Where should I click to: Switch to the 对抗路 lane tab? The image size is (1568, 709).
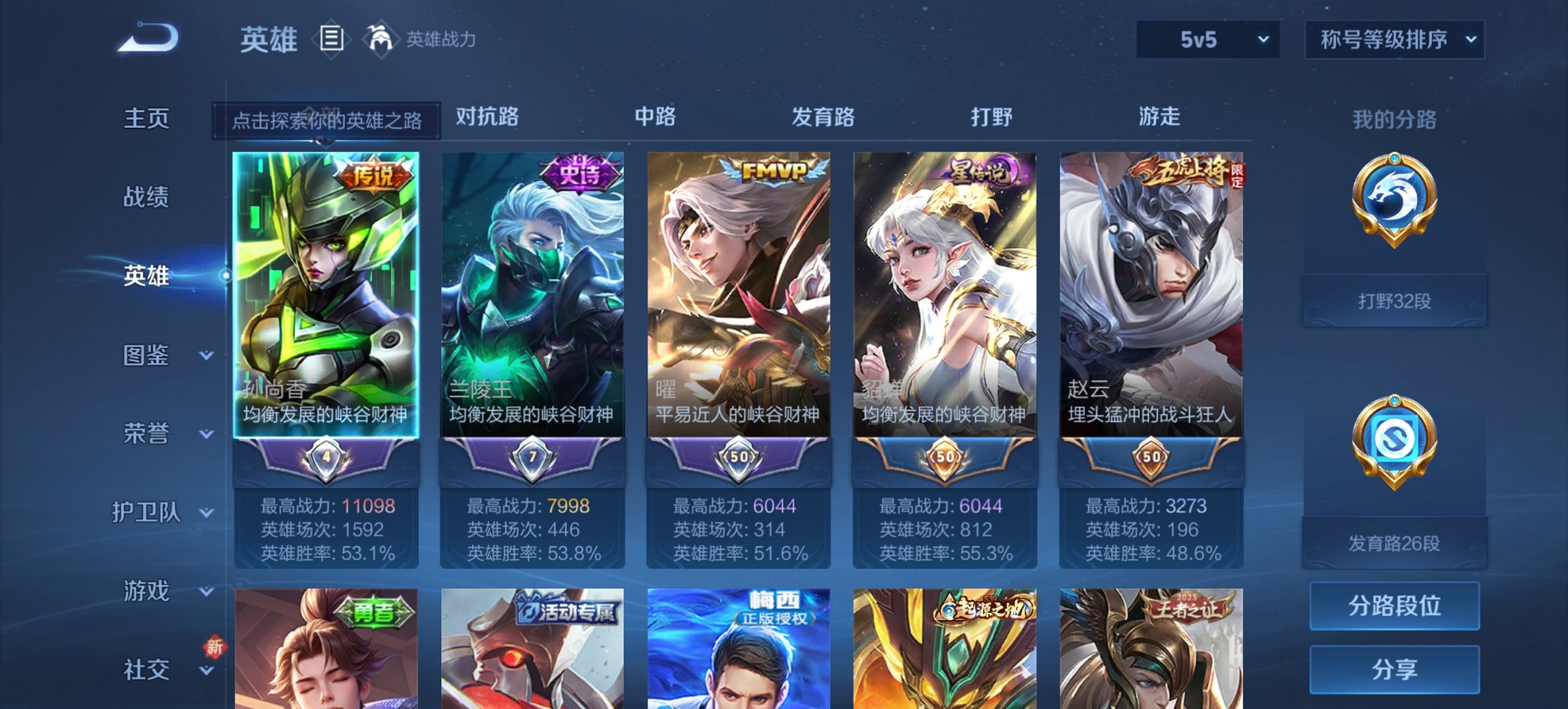click(x=485, y=117)
